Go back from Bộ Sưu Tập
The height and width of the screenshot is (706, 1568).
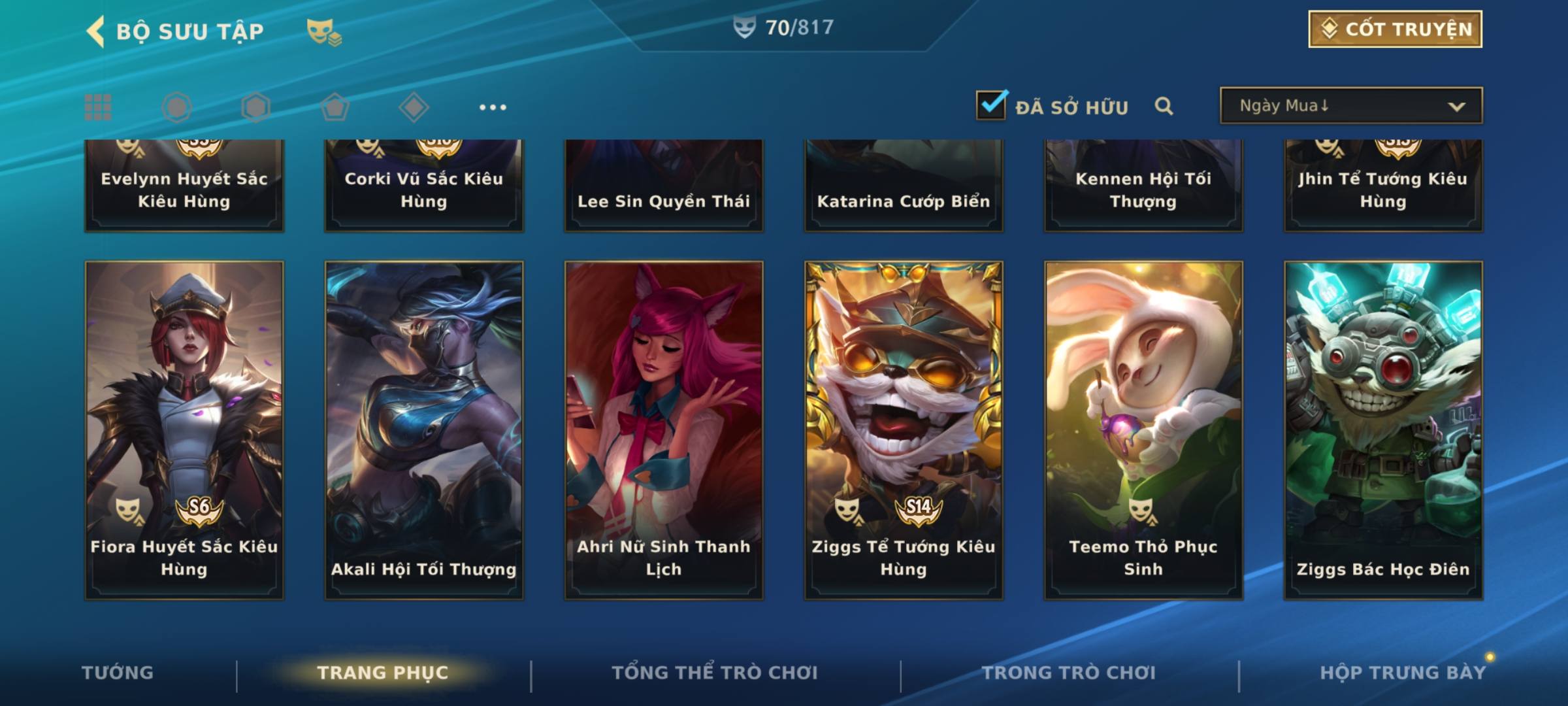[97, 31]
